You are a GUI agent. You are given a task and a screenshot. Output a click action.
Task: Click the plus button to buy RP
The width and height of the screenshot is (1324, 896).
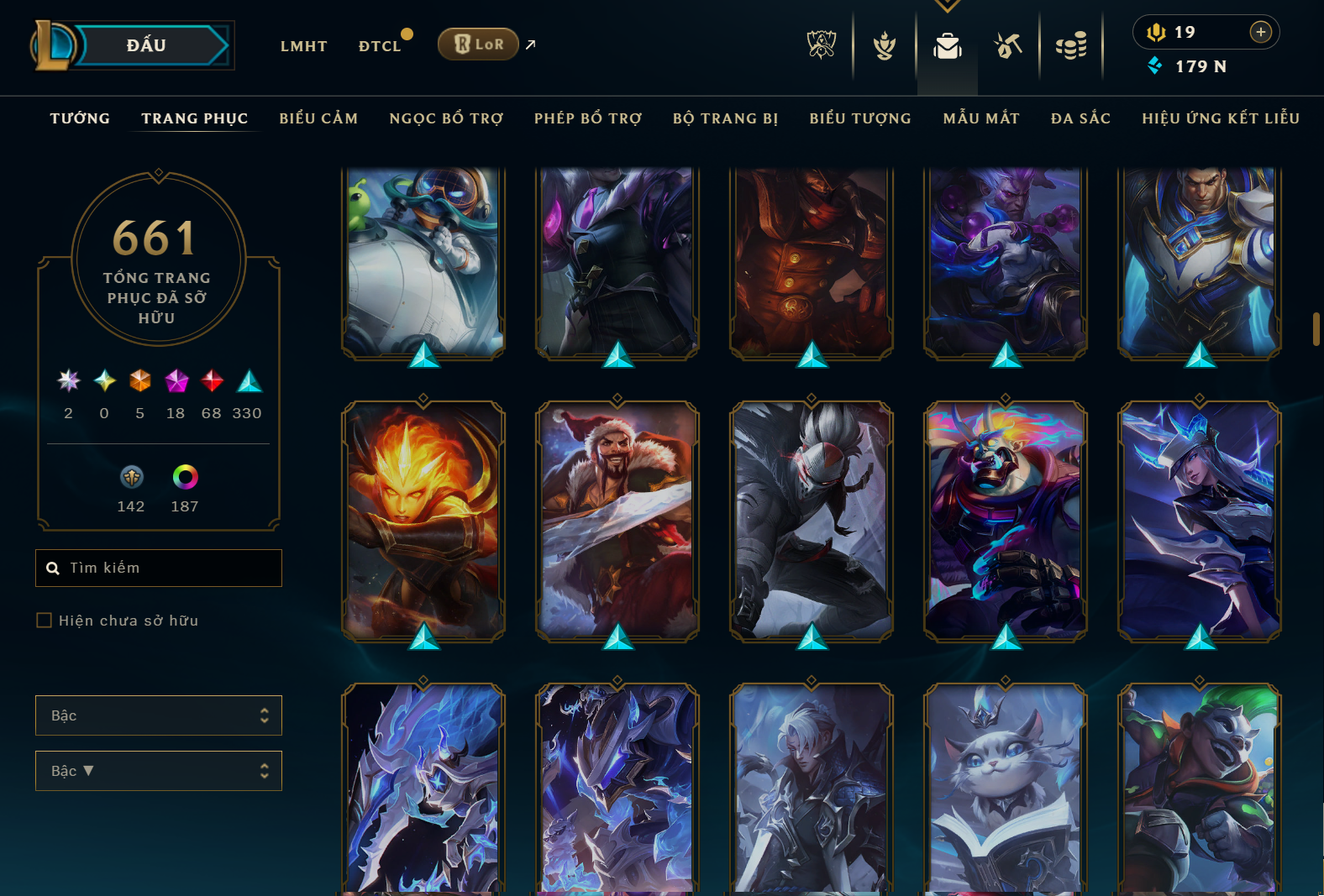[x=1260, y=32]
